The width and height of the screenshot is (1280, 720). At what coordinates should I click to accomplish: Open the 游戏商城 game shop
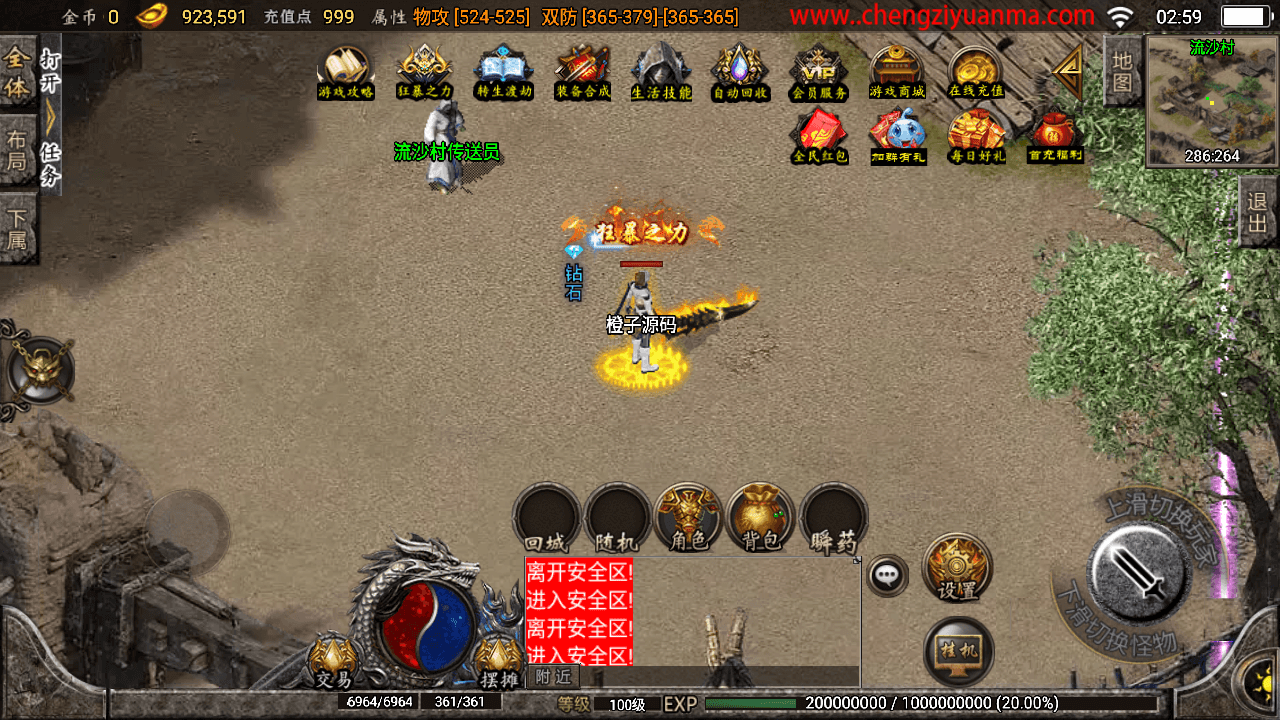click(x=897, y=72)
